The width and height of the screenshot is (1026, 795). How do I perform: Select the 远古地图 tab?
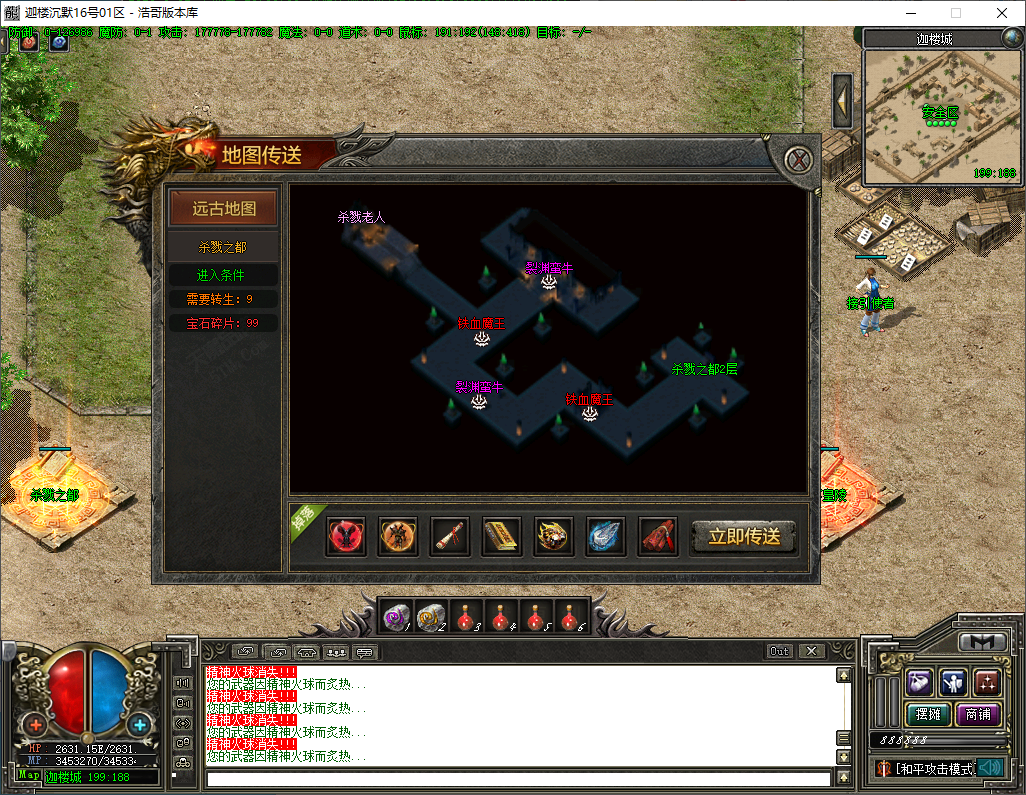(x=224, y=209)
